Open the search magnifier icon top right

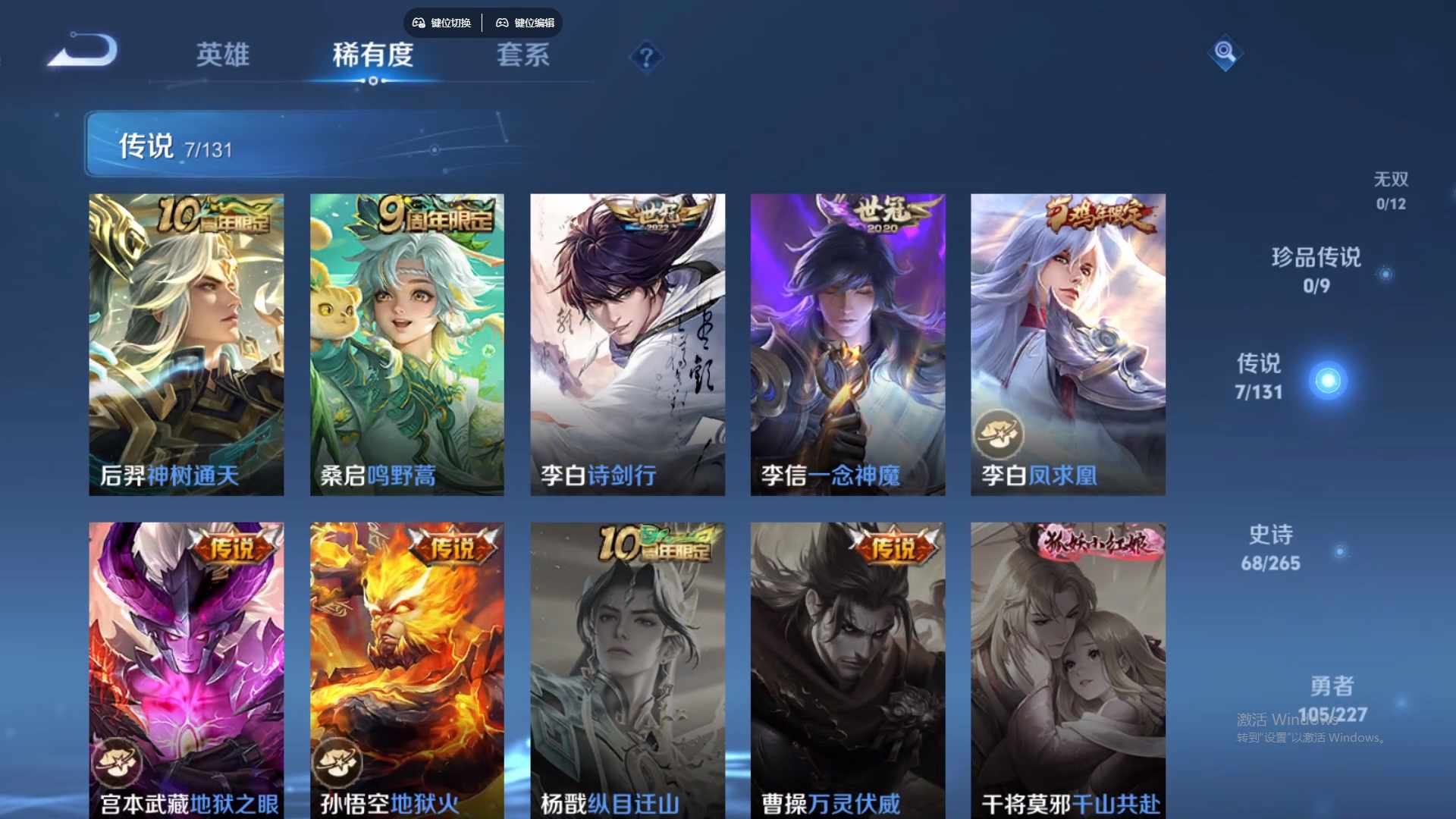(1225, 54)
